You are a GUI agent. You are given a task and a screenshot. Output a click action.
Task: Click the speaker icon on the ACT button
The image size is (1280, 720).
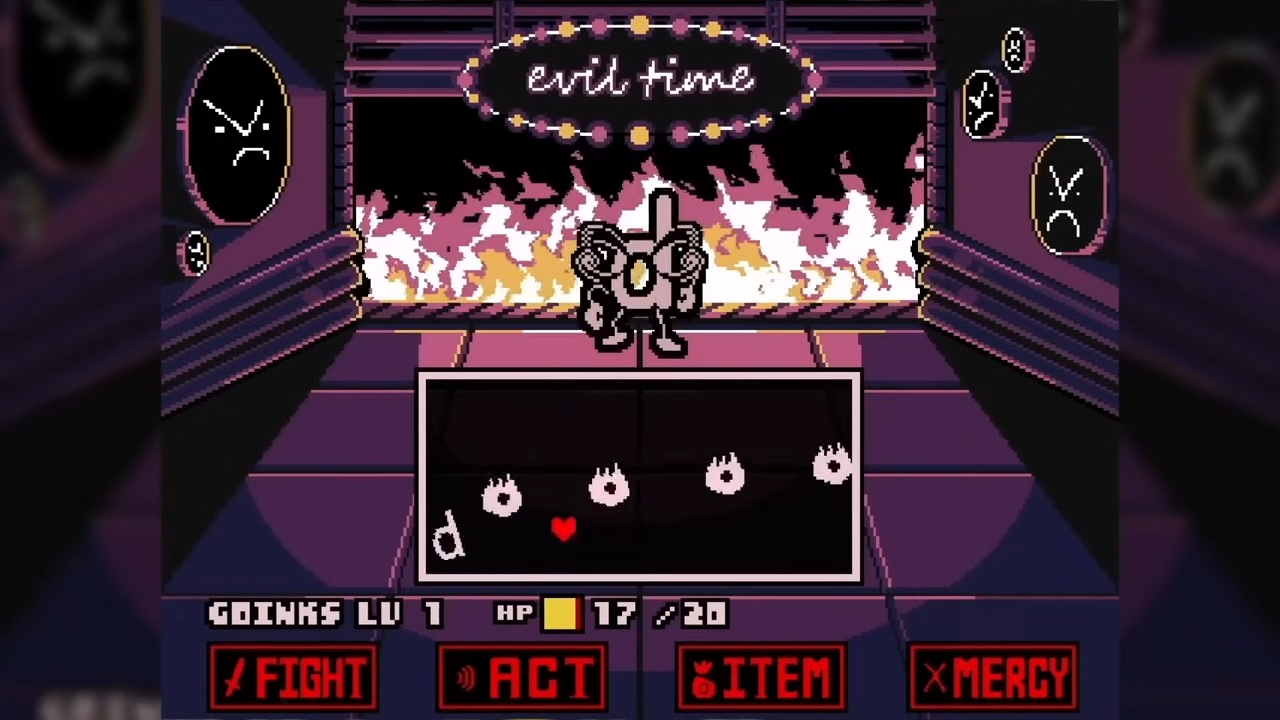[x=466, y=678]
